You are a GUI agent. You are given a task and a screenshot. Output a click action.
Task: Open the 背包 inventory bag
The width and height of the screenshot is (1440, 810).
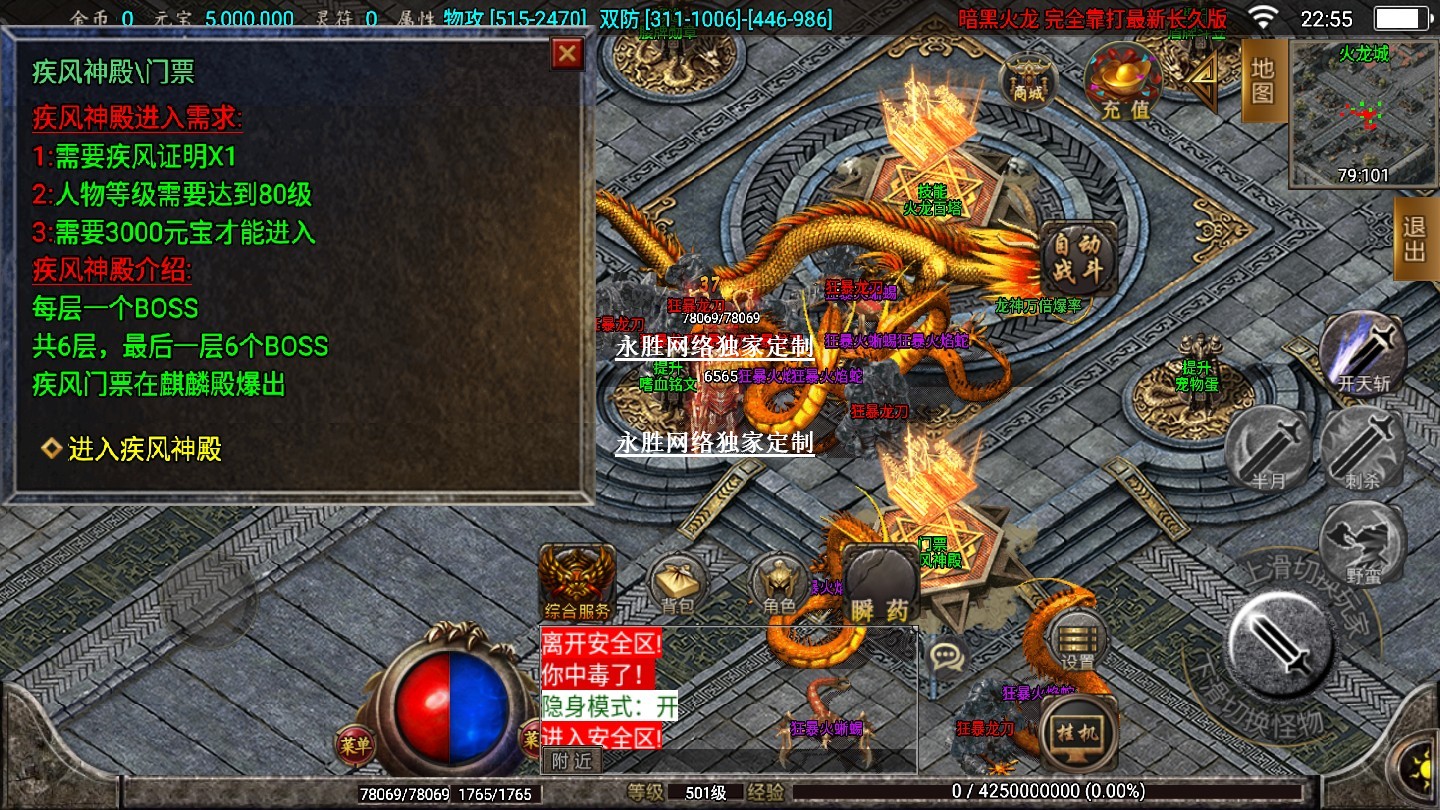(x=678, y=585)
